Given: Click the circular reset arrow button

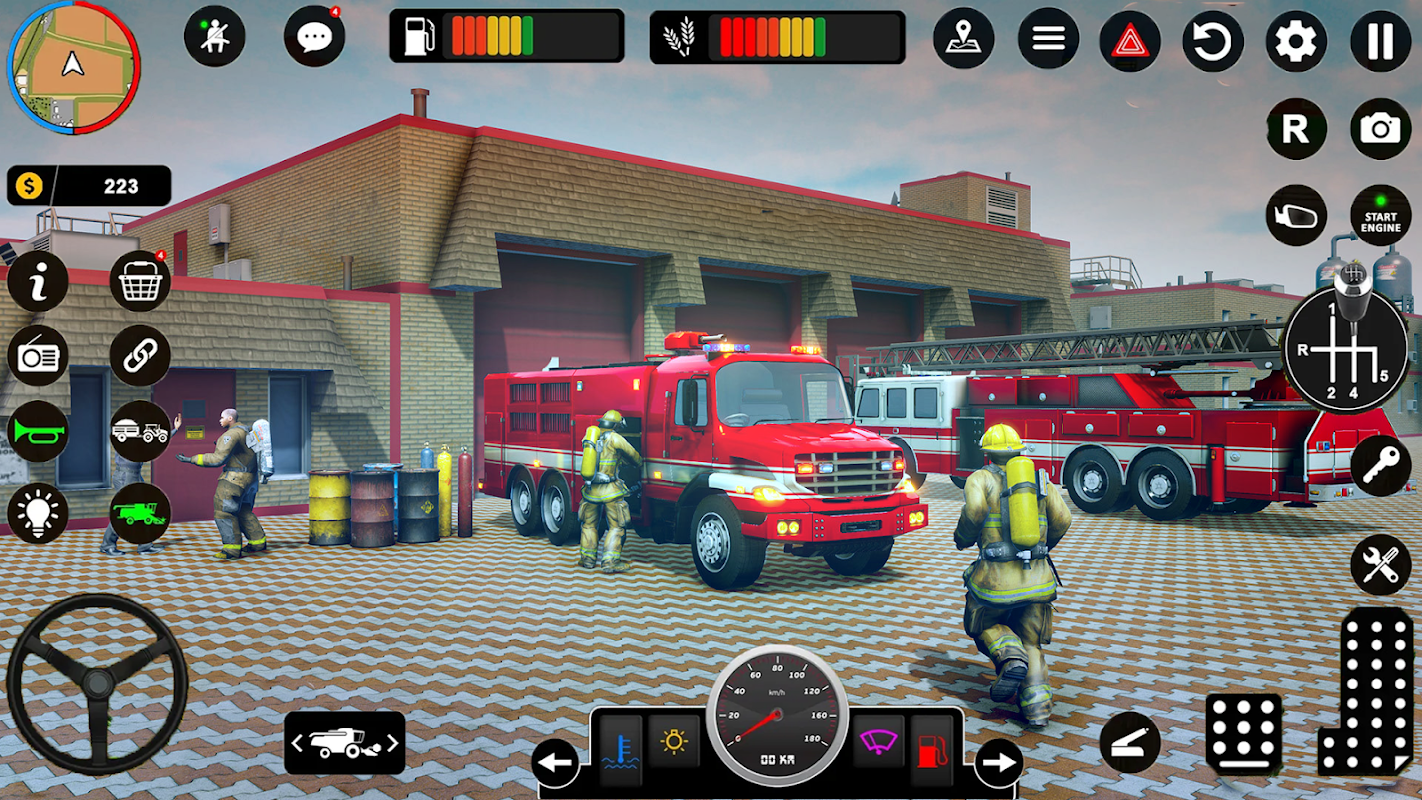Looking at the screenshot, I should click(1213, 41).
